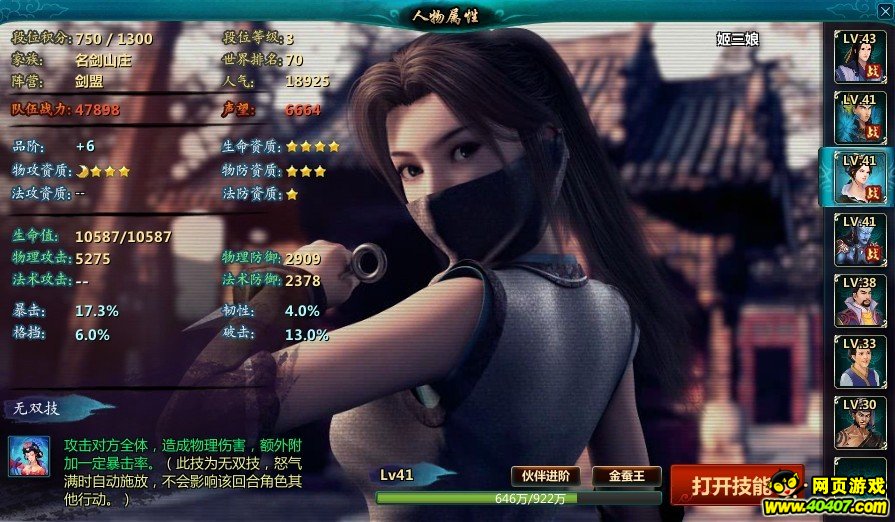The width and height of the screenshot is (895, 522).
Task: Open the skills panel with 打开技能
Action: (x=736, y=485)
